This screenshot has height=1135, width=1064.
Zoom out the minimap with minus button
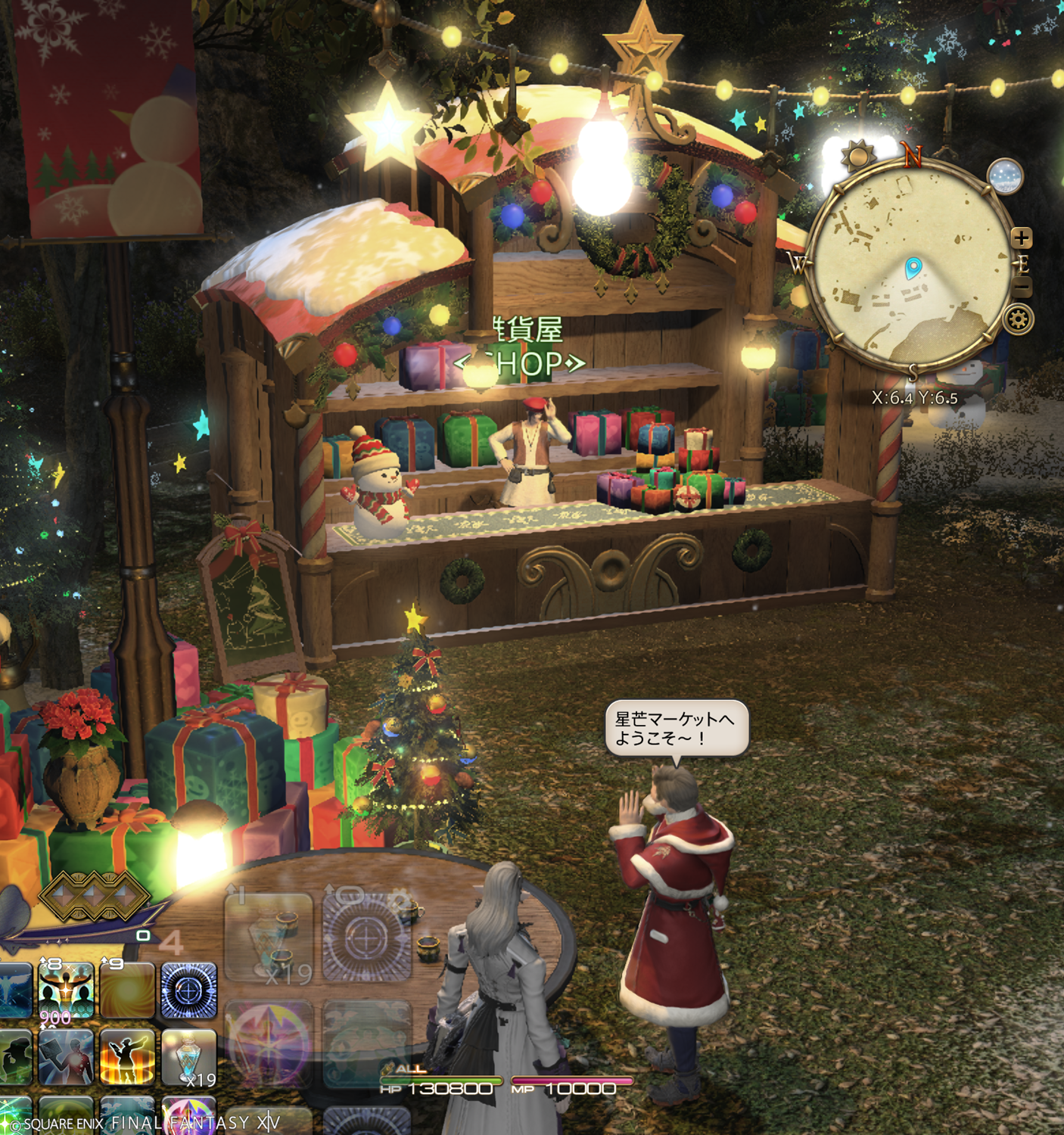tap(1022, 288)
